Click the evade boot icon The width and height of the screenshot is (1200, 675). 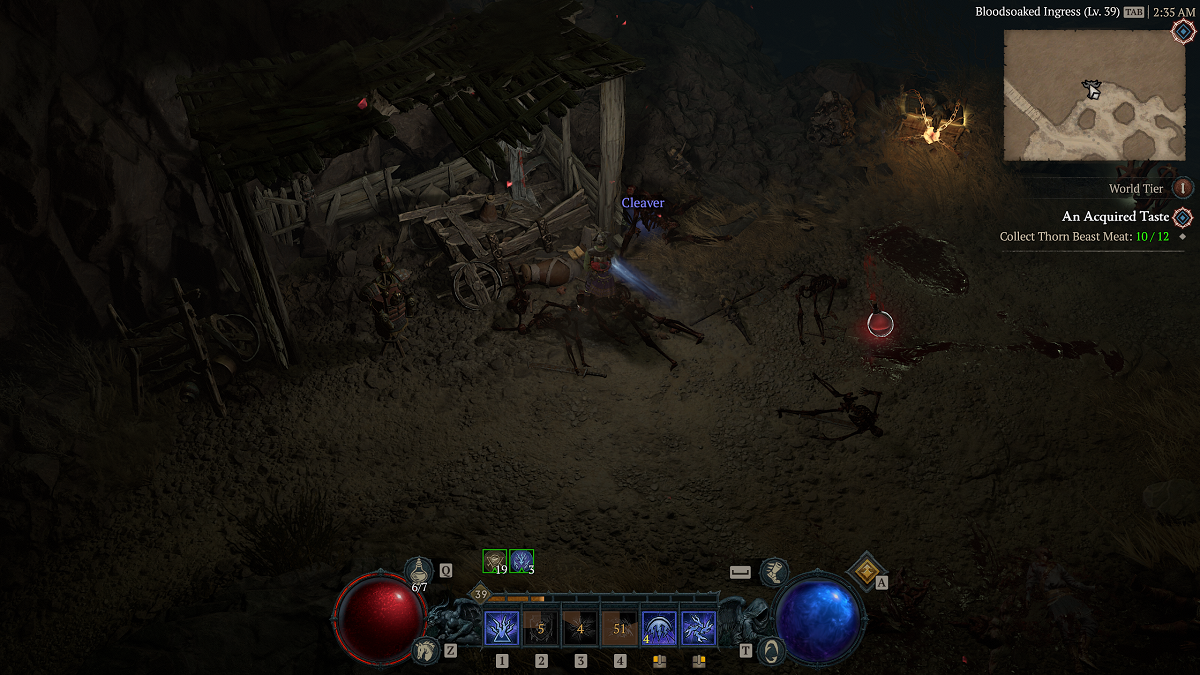(x=773, y=572)
